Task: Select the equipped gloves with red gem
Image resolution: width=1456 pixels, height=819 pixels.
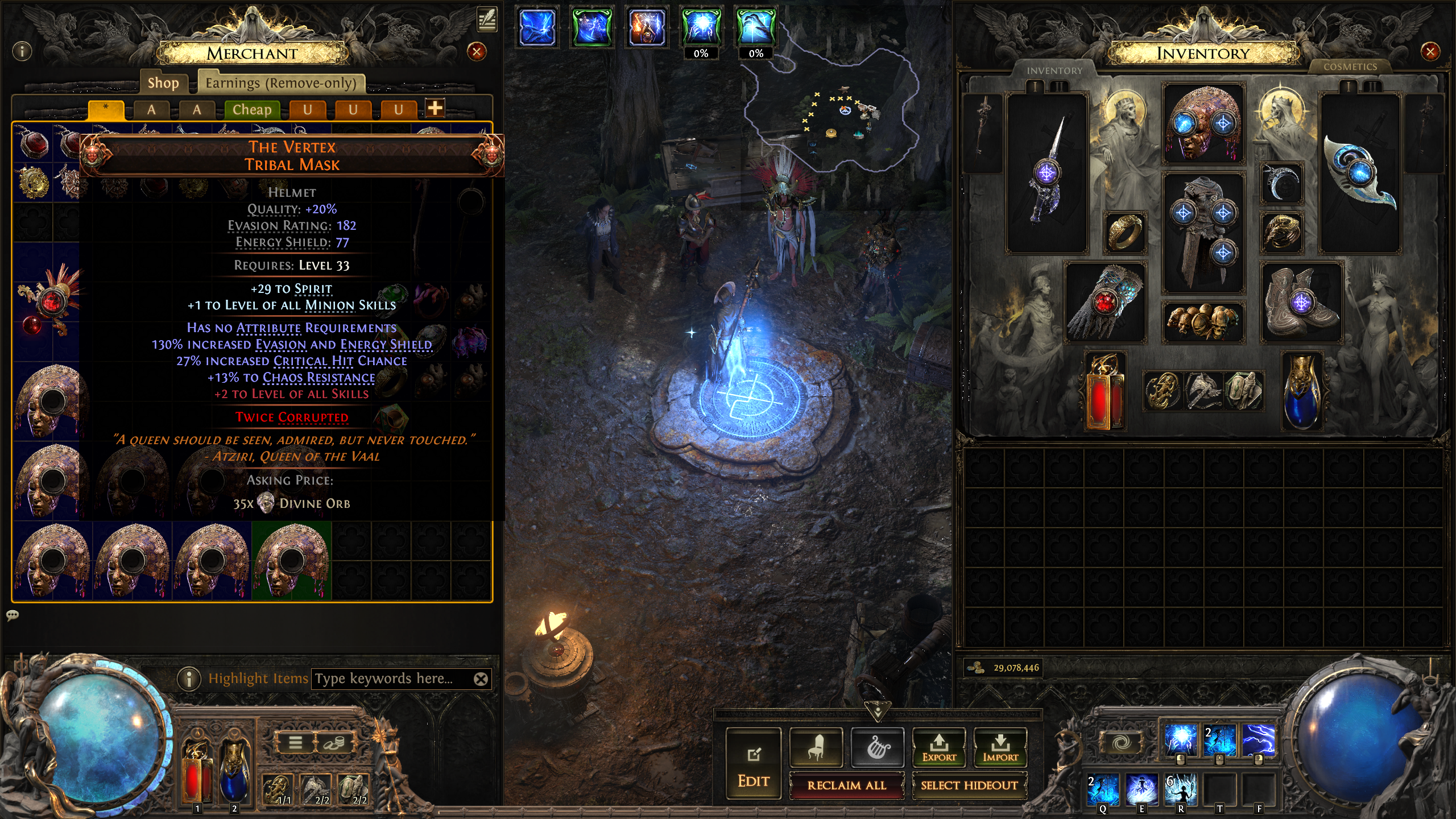Action: click(x=1105, y=303)
